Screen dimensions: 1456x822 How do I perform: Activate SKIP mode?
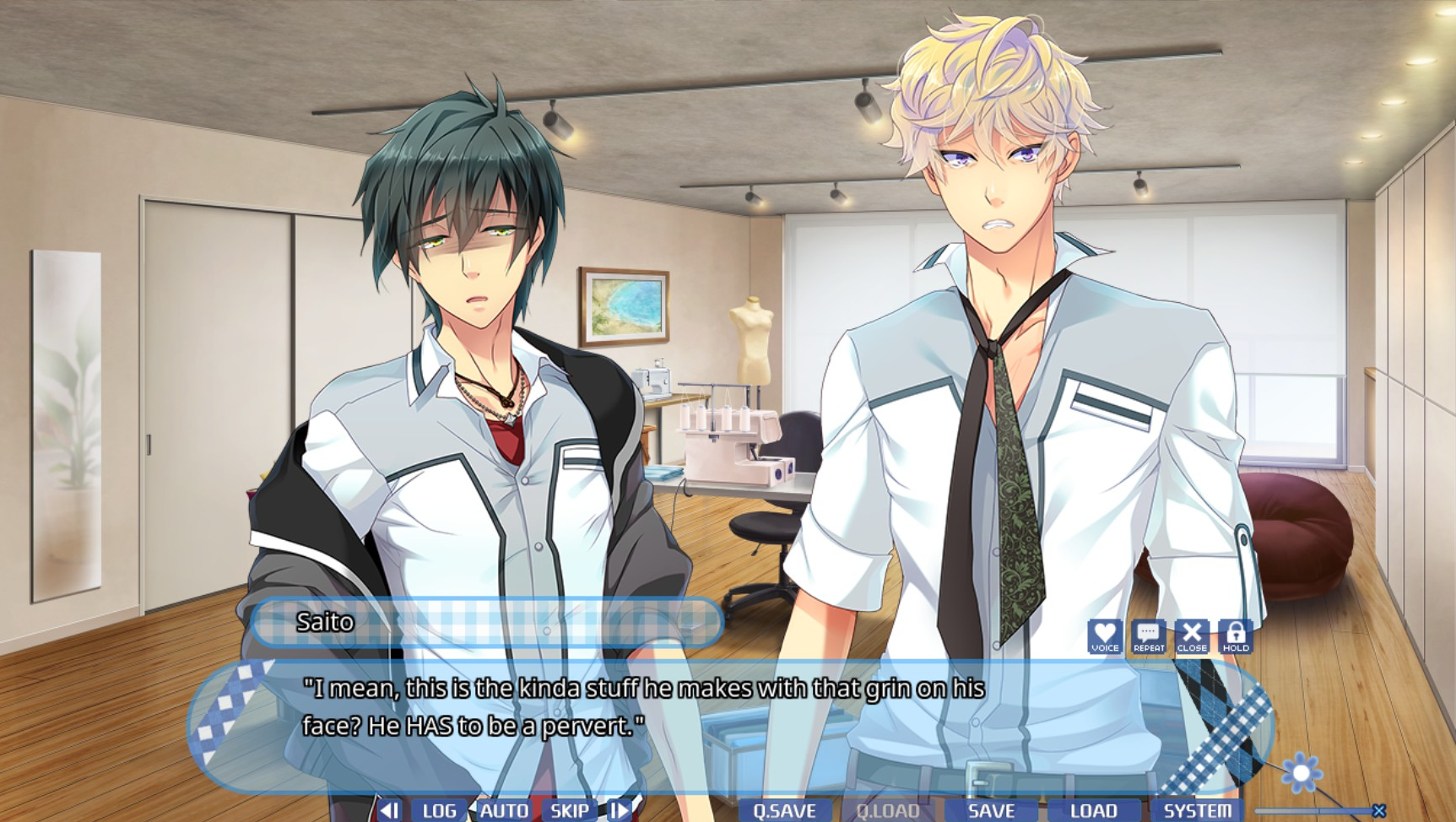570,810
